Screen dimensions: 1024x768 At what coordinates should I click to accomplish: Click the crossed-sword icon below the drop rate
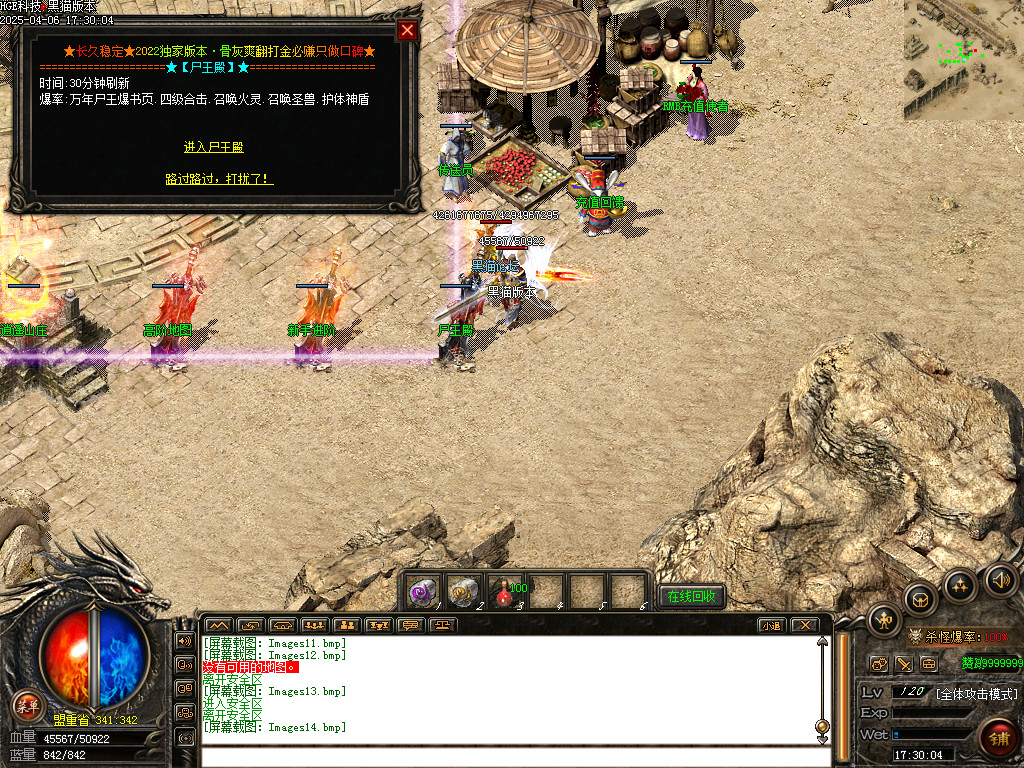903,664
